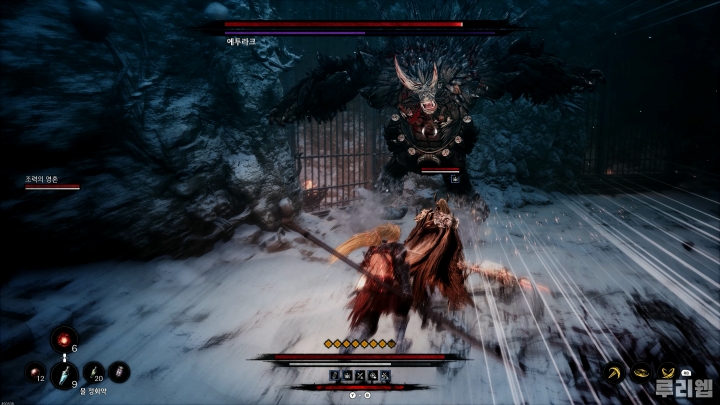The image size is (720, 405).
Task: Select the glowing red orb item with count 6
Action: click(x=64, y=339)
